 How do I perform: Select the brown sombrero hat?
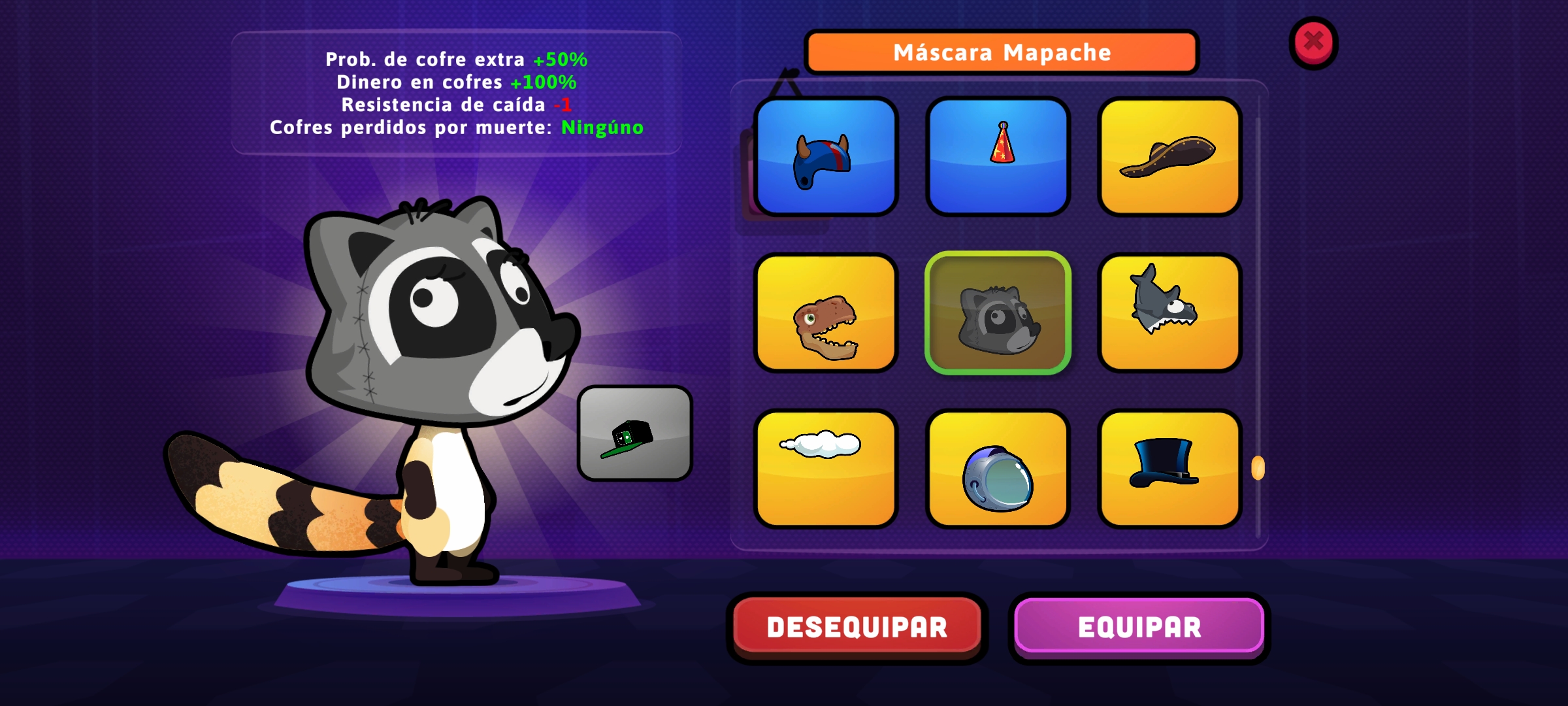pos(1169,157)
